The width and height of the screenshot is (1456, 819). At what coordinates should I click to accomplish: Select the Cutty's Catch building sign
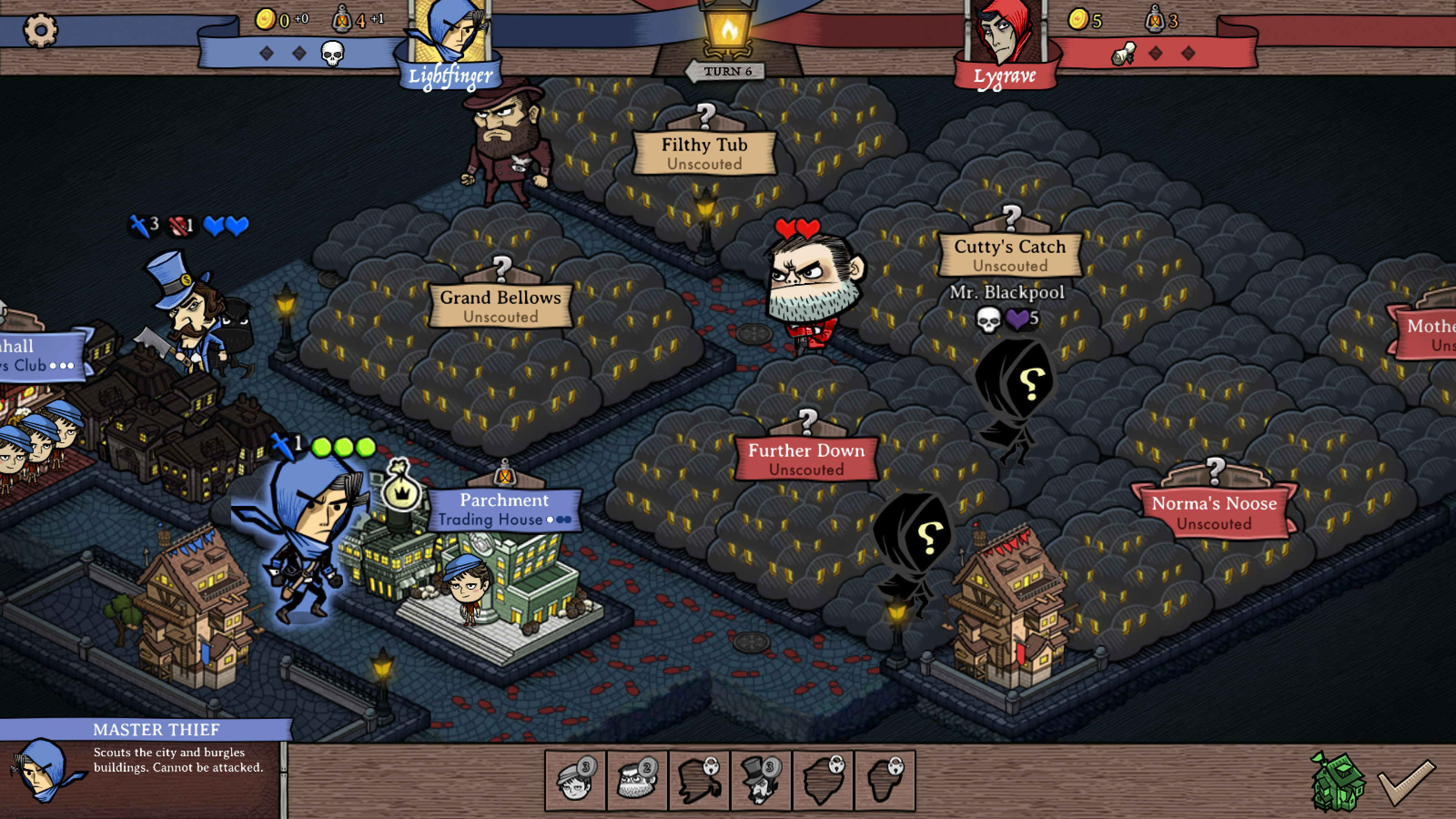(x=1010, y=255)
